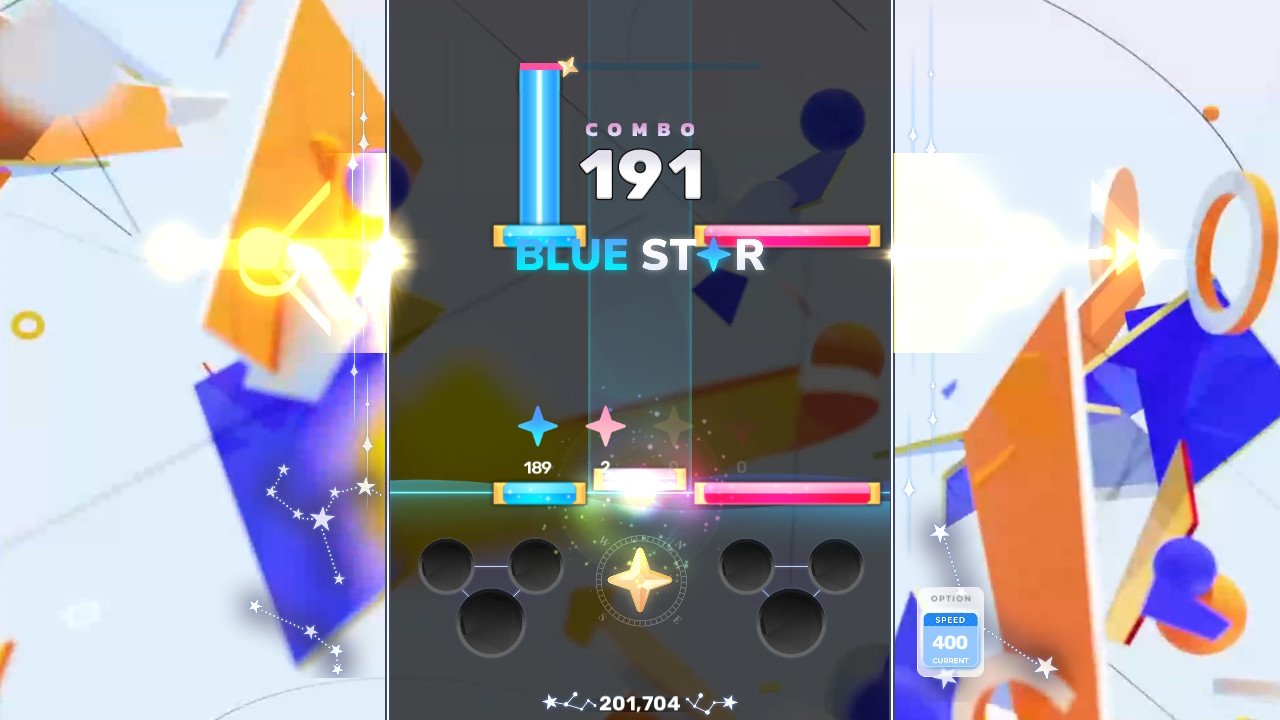This screenshot has width=1280, height=720.
Task: Click the star atop the combo gauge
Action: pos(568,64)
